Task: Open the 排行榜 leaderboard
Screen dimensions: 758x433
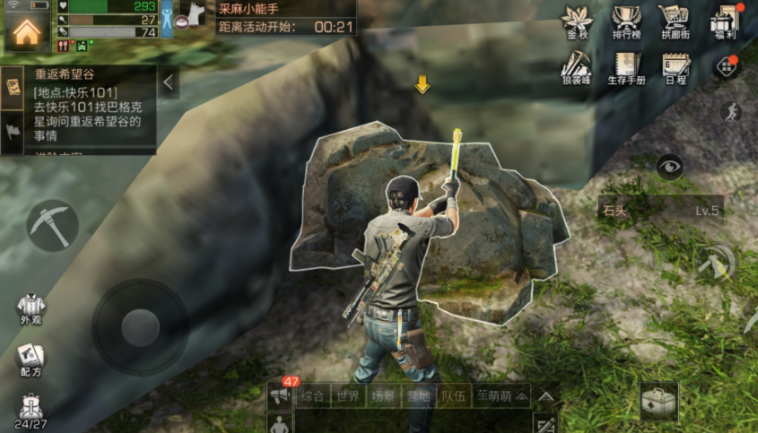Action: point(627,22)
